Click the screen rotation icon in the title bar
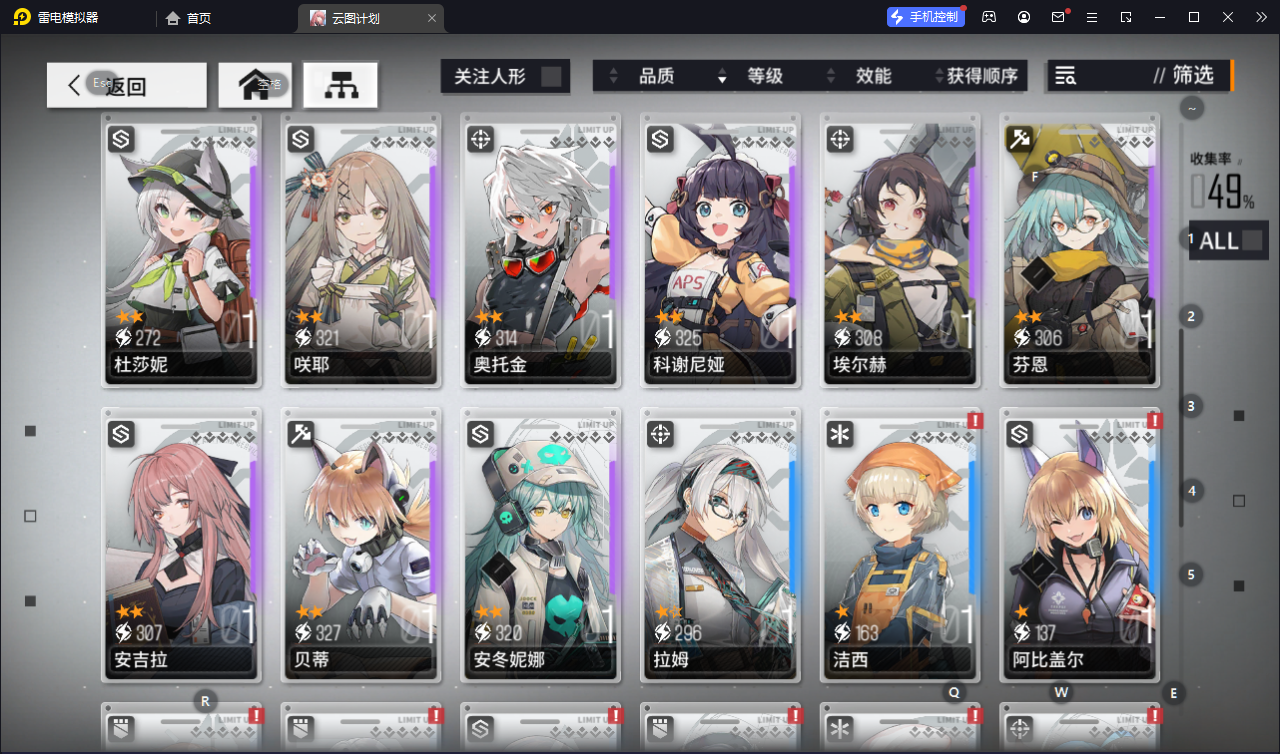The image size is (1280, 754). pos(1126,17)
